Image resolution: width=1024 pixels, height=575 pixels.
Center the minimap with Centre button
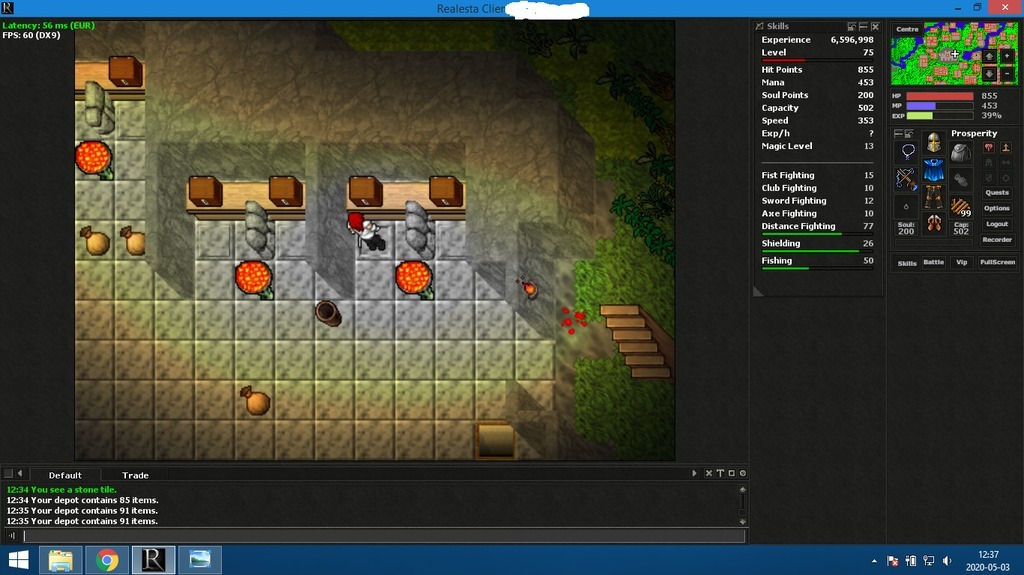[907, 29]
